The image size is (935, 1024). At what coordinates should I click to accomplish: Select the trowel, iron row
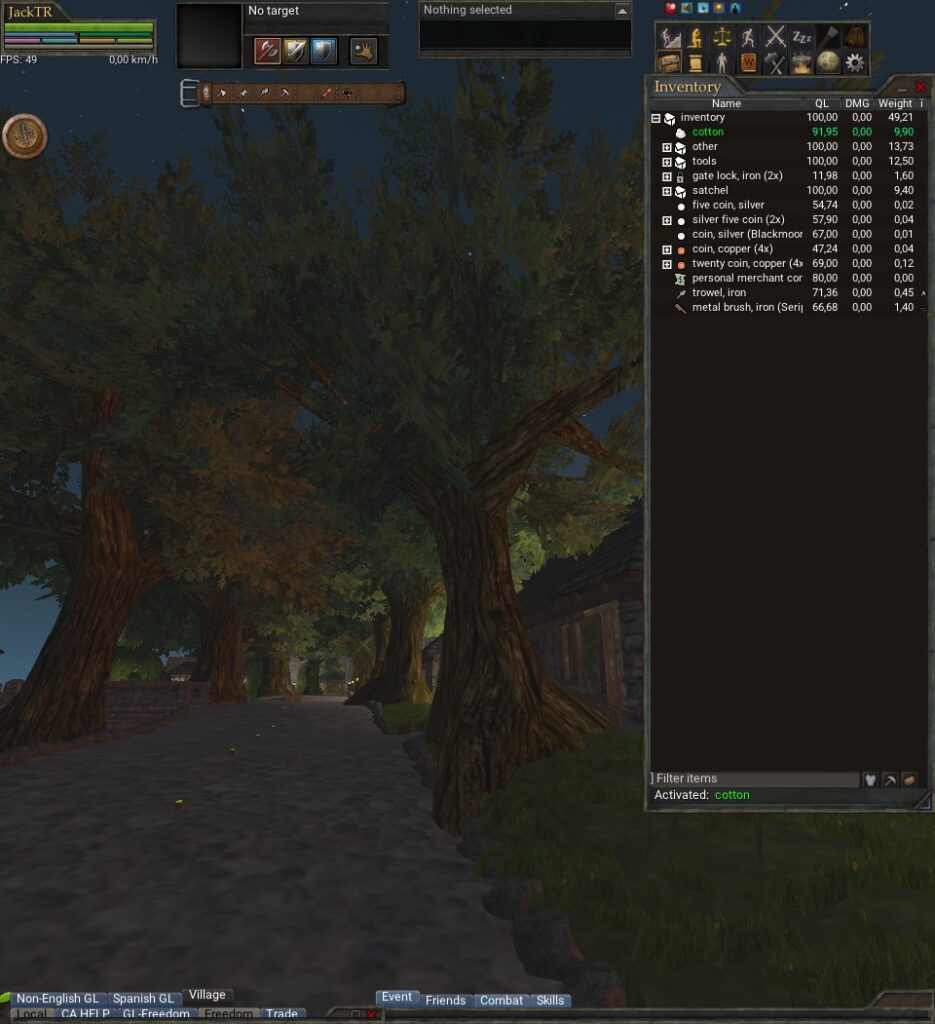718,293
